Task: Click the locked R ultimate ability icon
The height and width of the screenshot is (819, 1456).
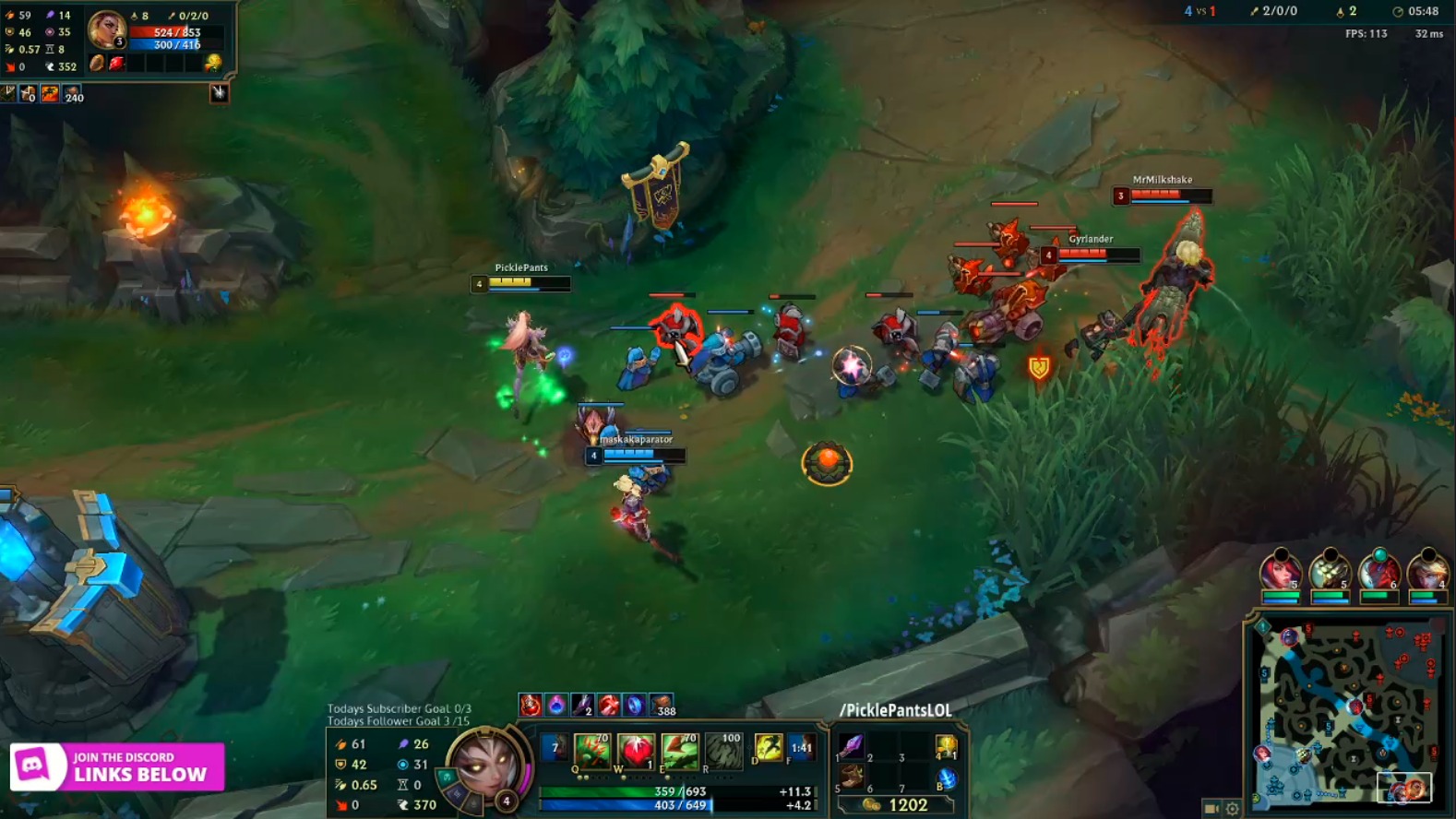Action: tap(723, 749)
